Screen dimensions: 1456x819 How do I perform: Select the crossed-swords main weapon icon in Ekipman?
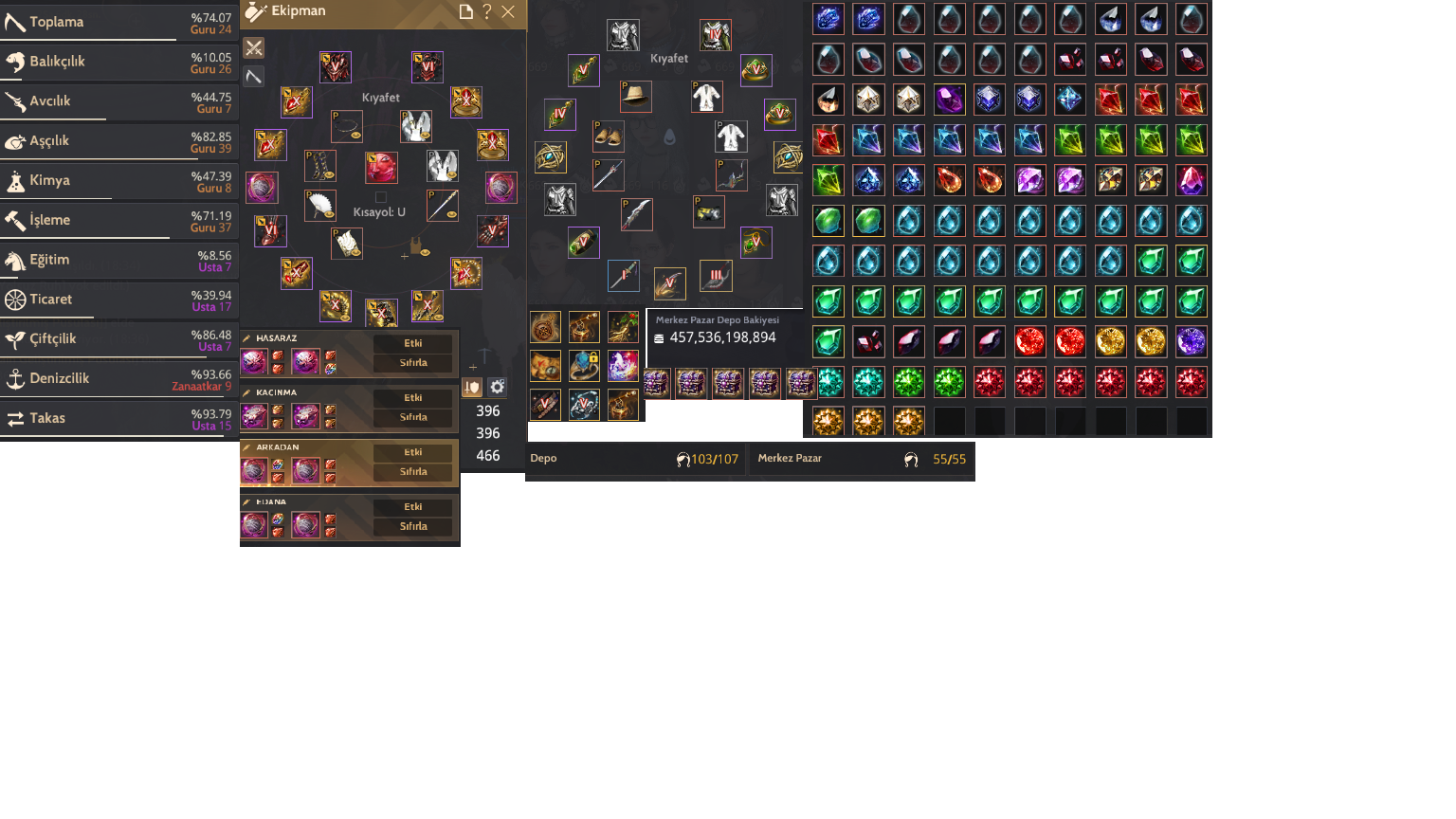click(253, 47)
